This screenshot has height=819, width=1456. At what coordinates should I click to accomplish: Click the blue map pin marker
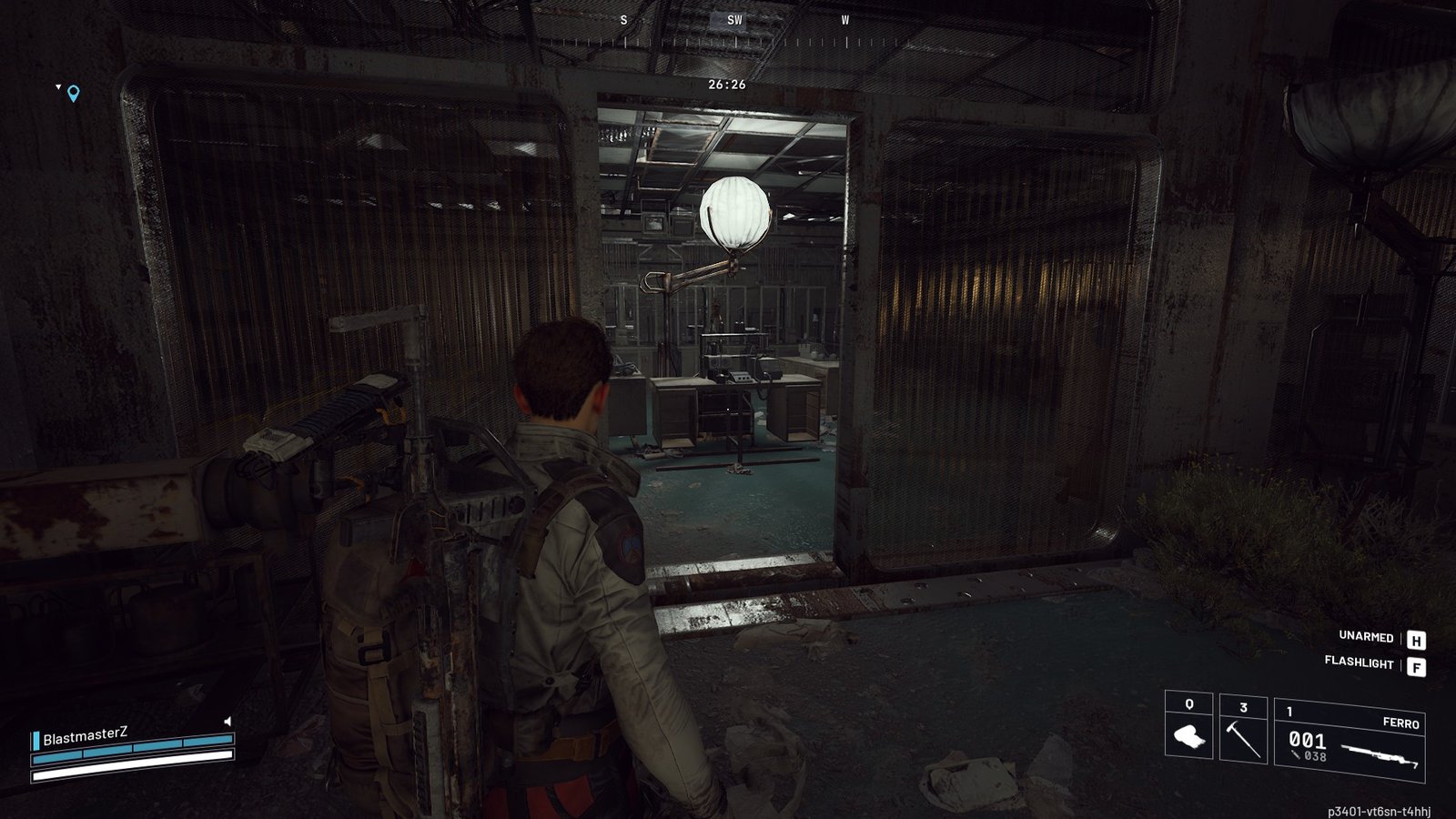point(74,93)
